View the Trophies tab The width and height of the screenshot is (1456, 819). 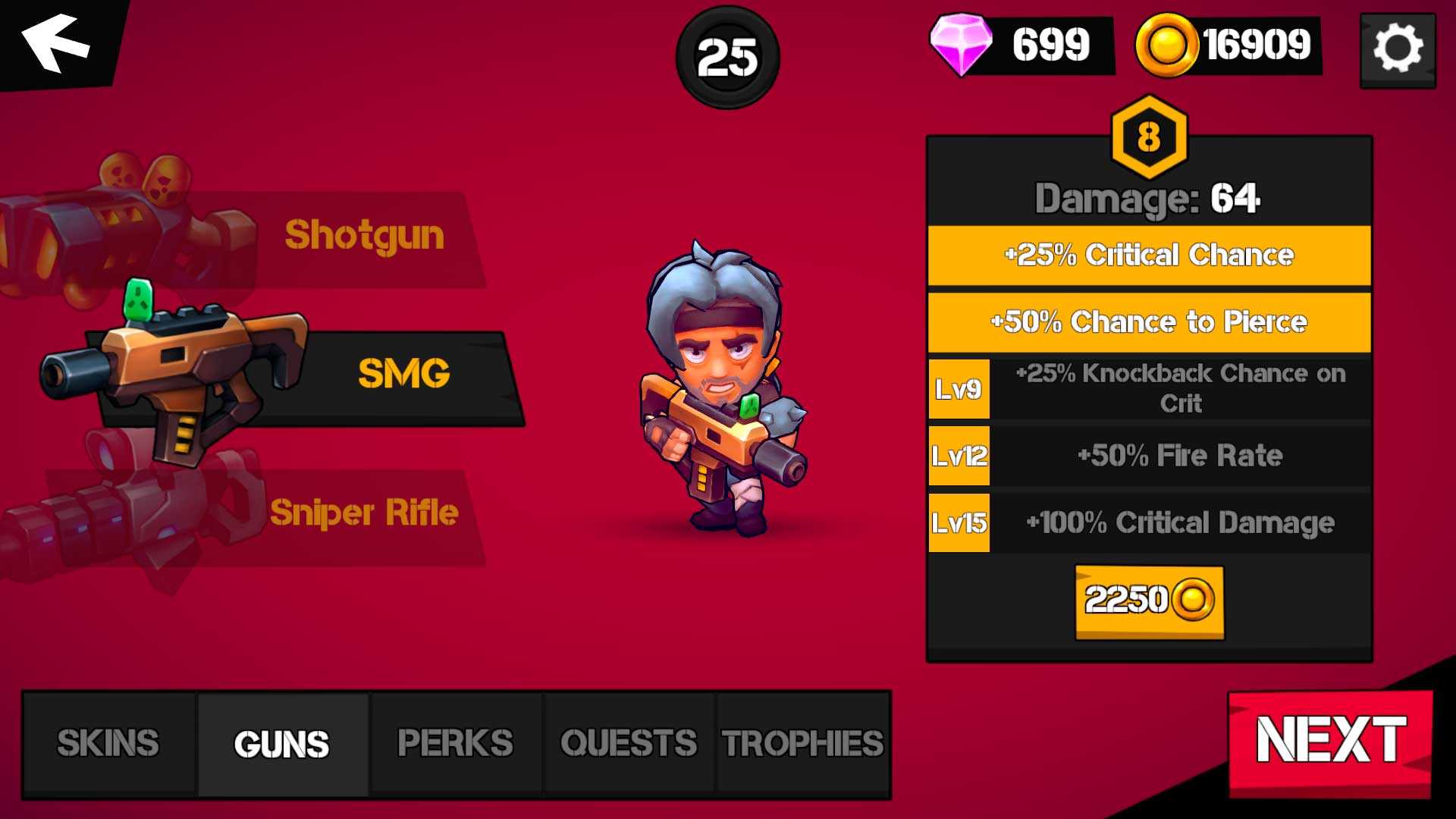click(802, 744)
